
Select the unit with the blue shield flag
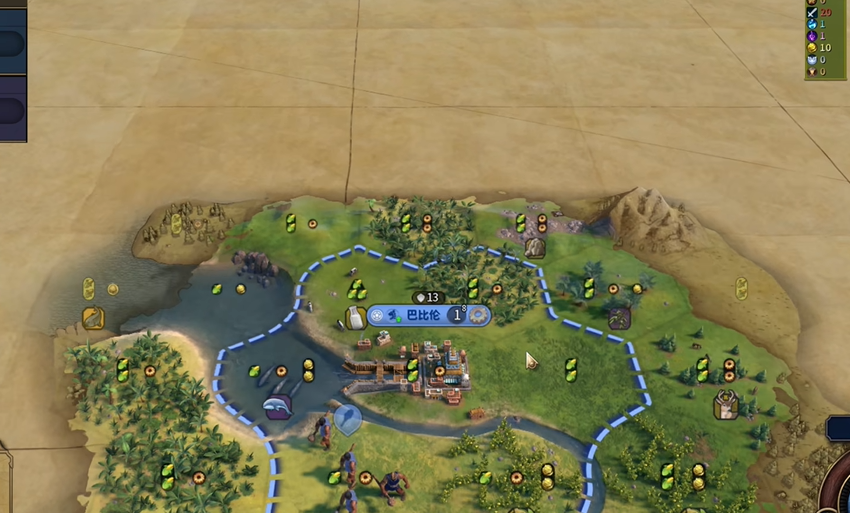pyautogui.click(x=347, y=418)
